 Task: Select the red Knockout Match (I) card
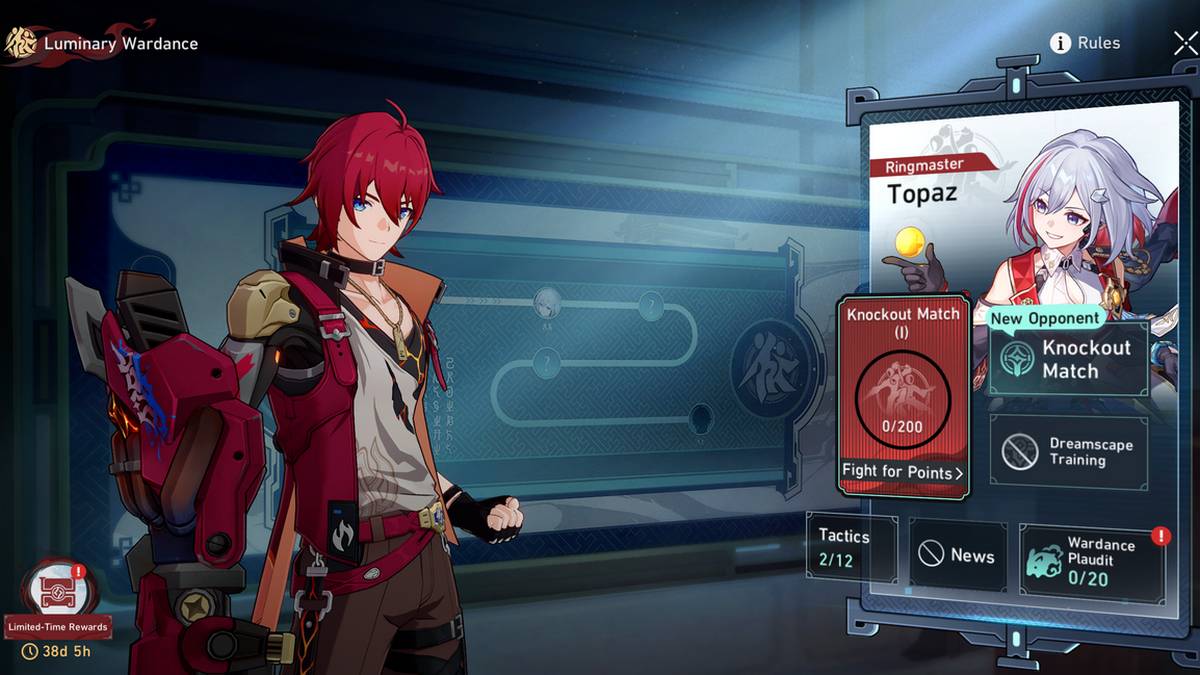pyautogui.click(x=903, y=395)
